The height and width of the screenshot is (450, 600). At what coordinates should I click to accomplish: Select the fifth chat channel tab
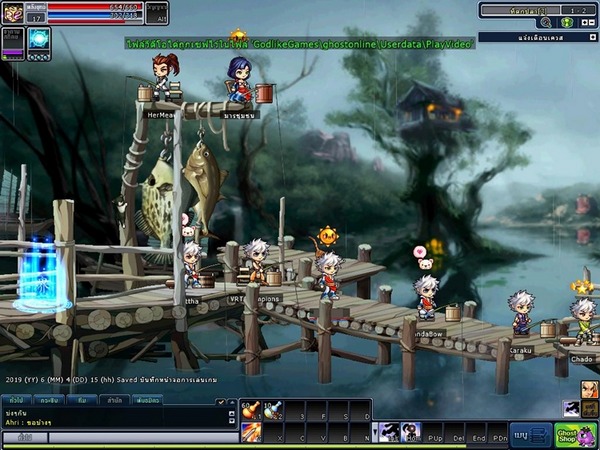pos(148,400)
